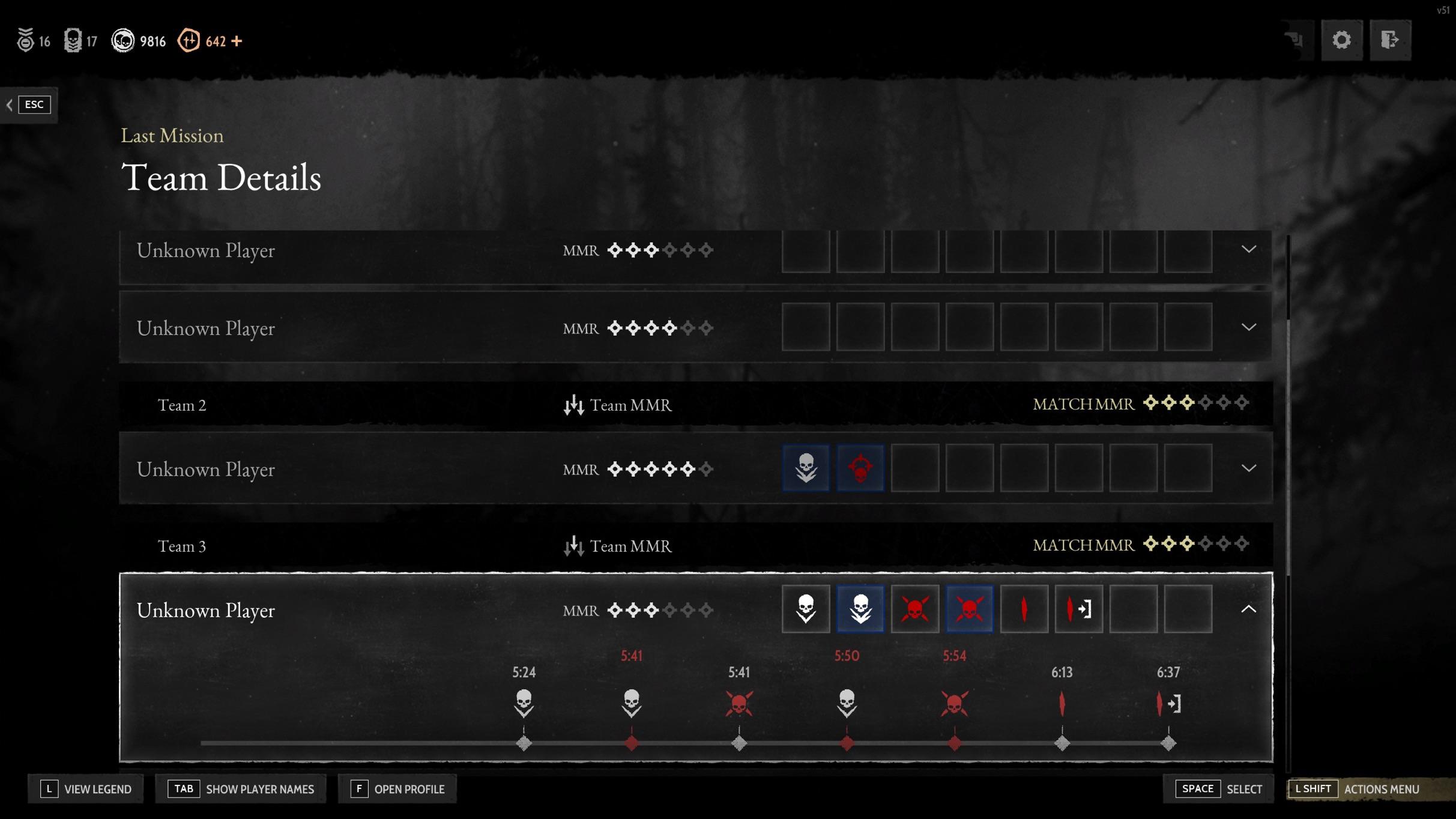The image size is (1456, 819).
Task: Toggle selection of the second white skull event icon
Action: 860,609
